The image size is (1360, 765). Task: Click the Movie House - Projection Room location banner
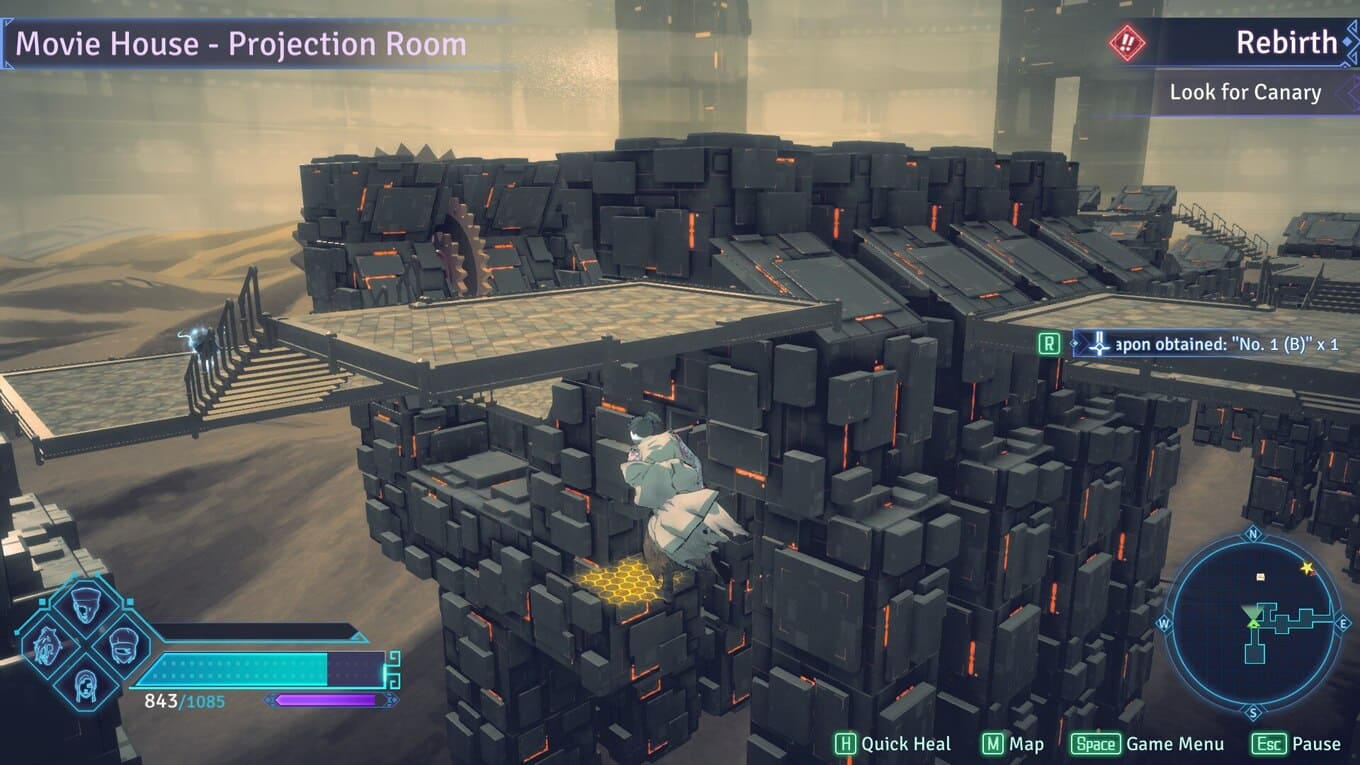pos(240,44)
